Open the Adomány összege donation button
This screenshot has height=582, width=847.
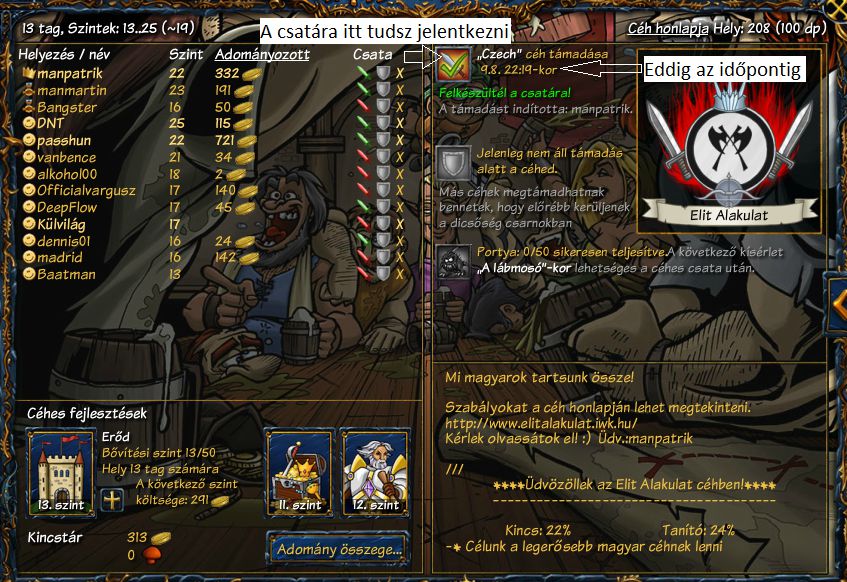coord(340,548)
